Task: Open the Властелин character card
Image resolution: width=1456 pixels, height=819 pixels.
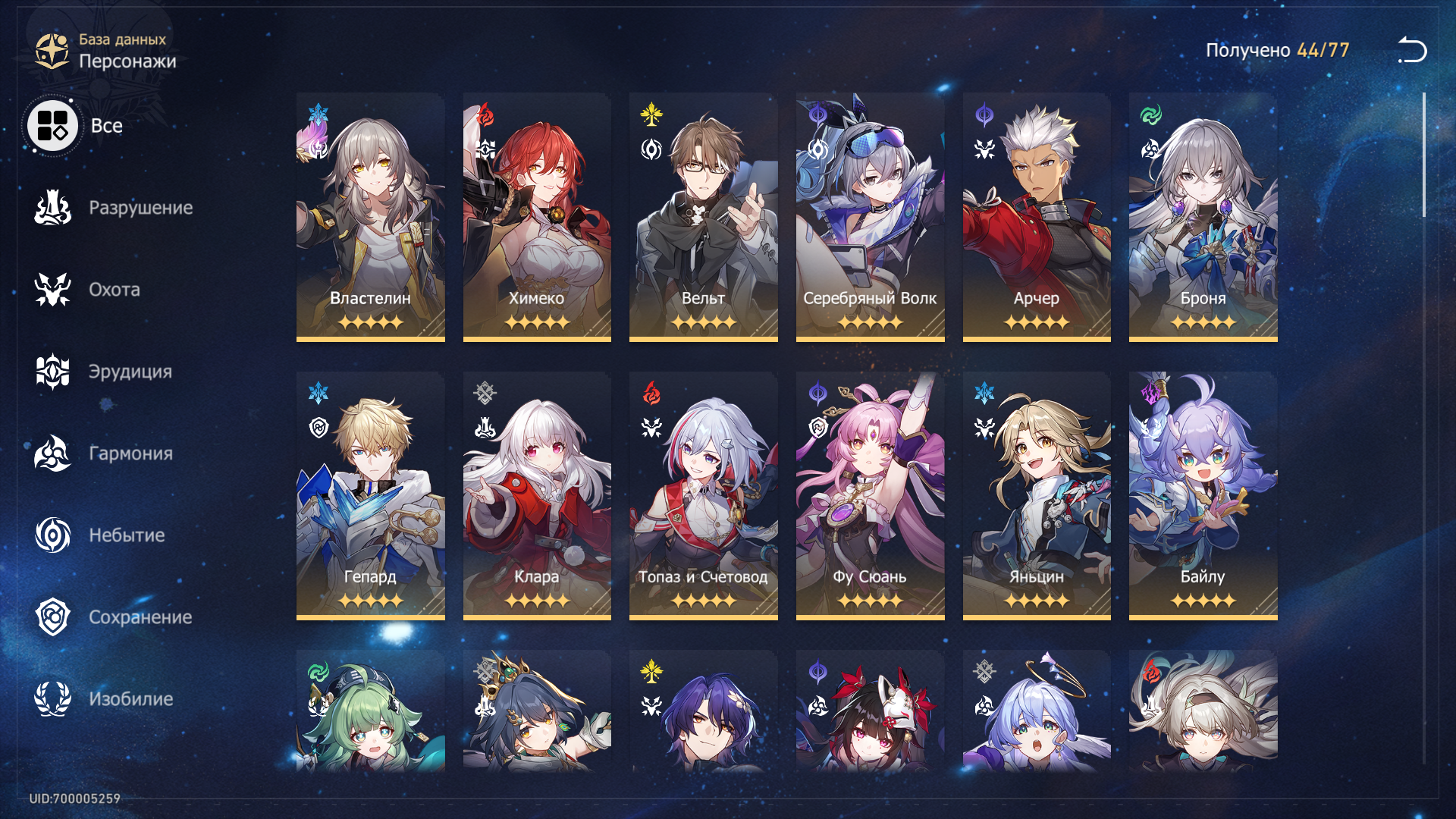Action: click(x=370, y=217)
